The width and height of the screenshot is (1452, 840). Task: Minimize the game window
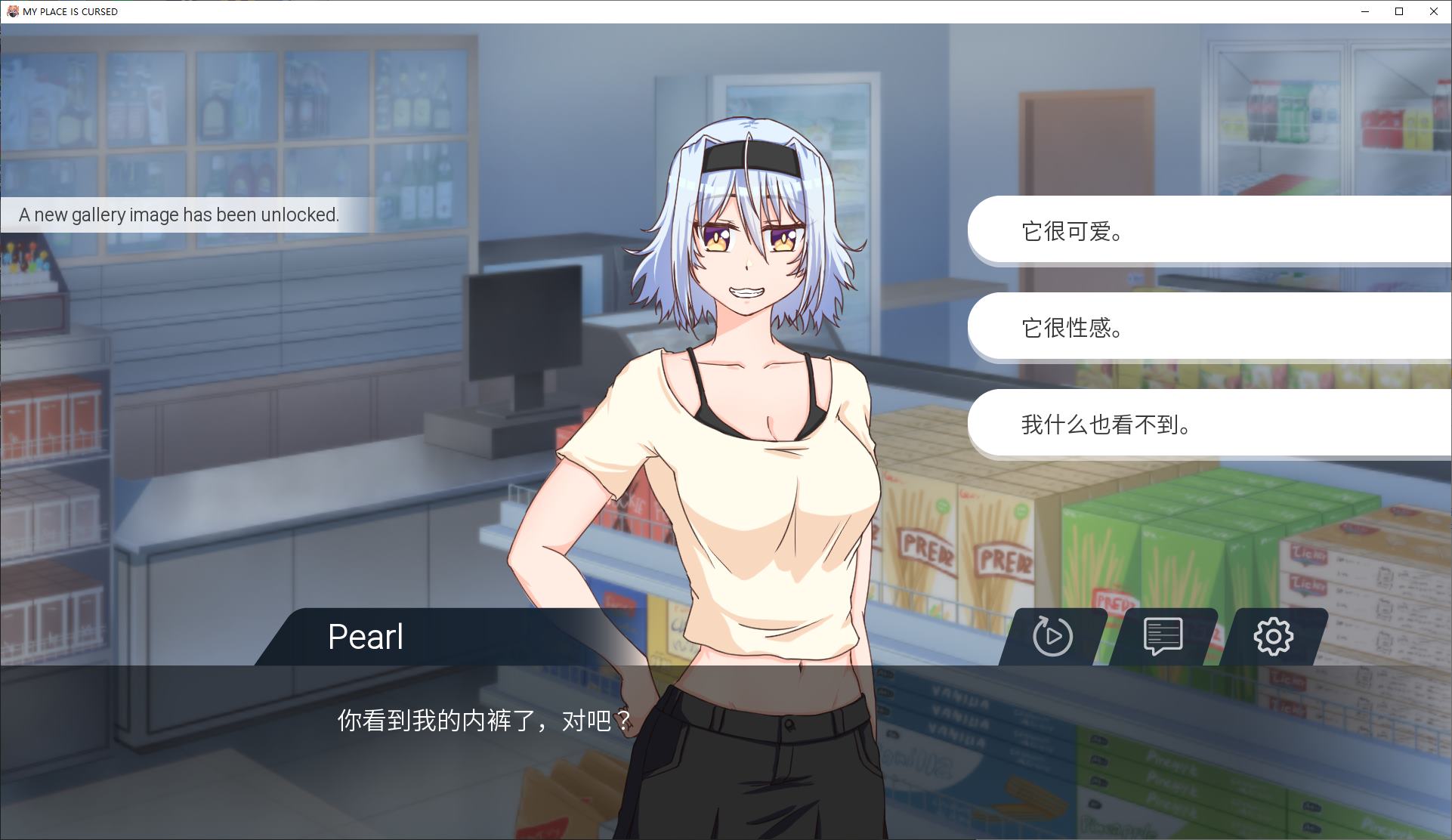[1365, 11]
